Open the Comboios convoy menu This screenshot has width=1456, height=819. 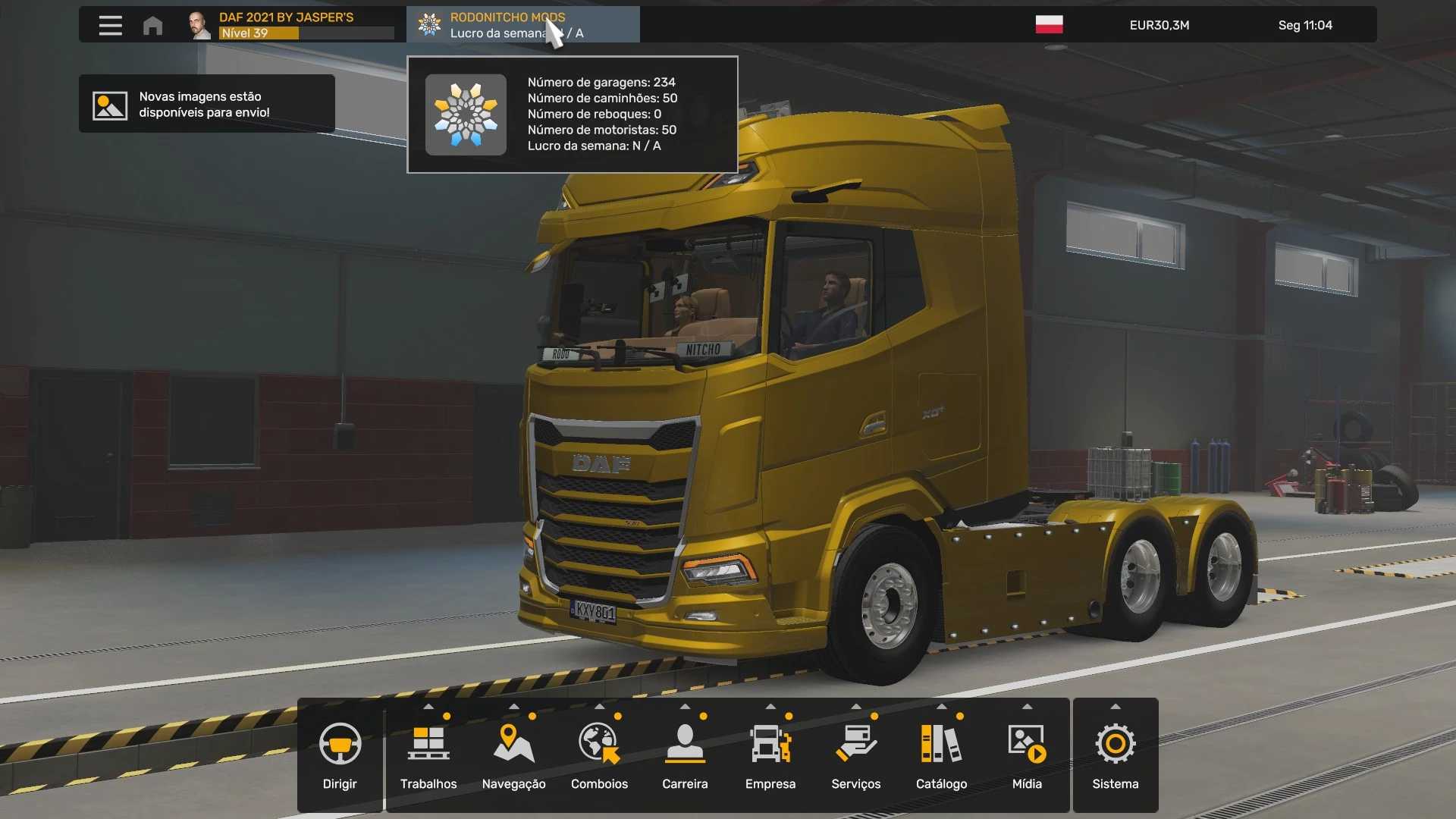[599, 755]
